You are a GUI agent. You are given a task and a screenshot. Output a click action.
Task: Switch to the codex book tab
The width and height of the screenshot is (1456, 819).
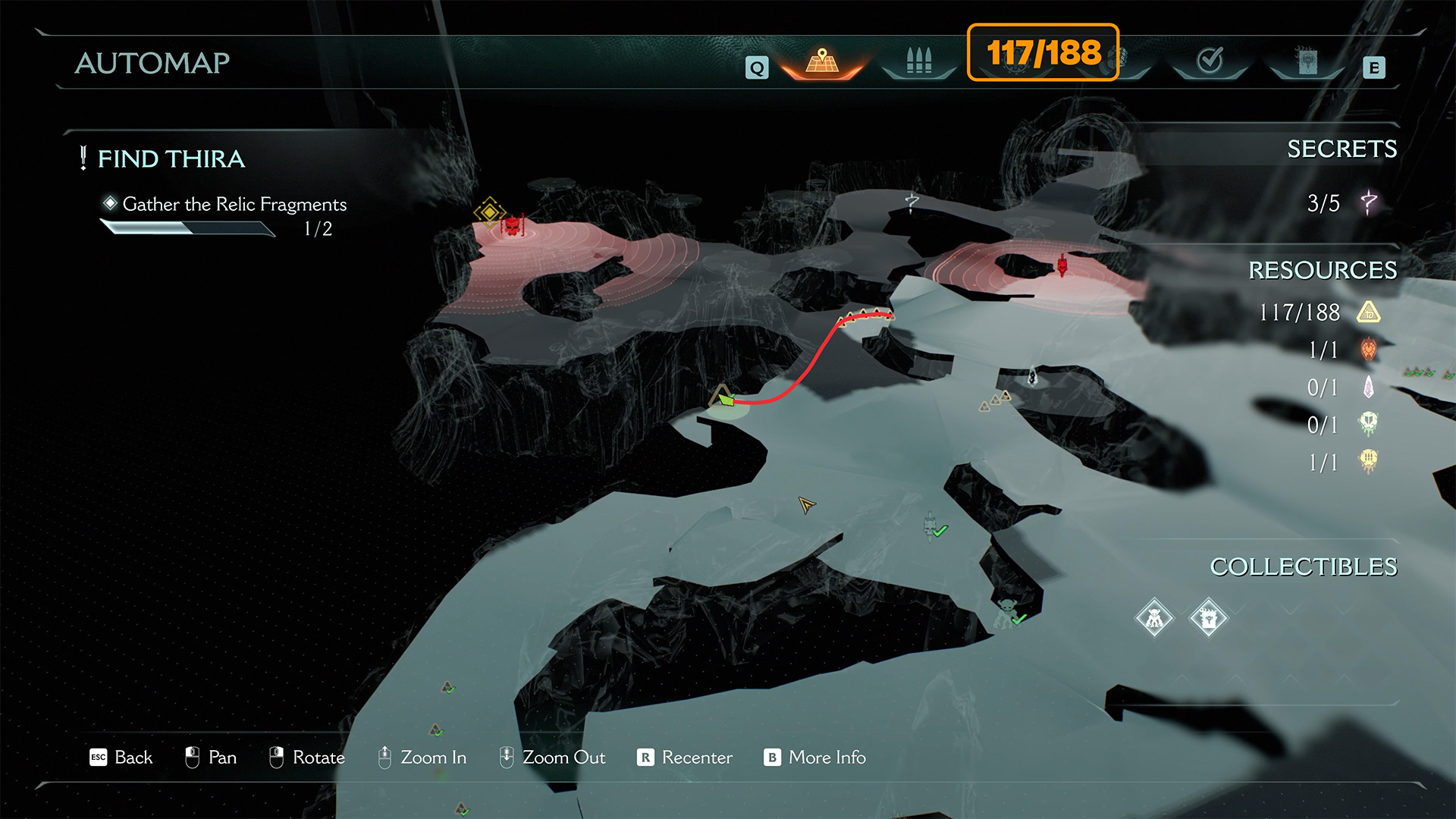pos(1307,61)
